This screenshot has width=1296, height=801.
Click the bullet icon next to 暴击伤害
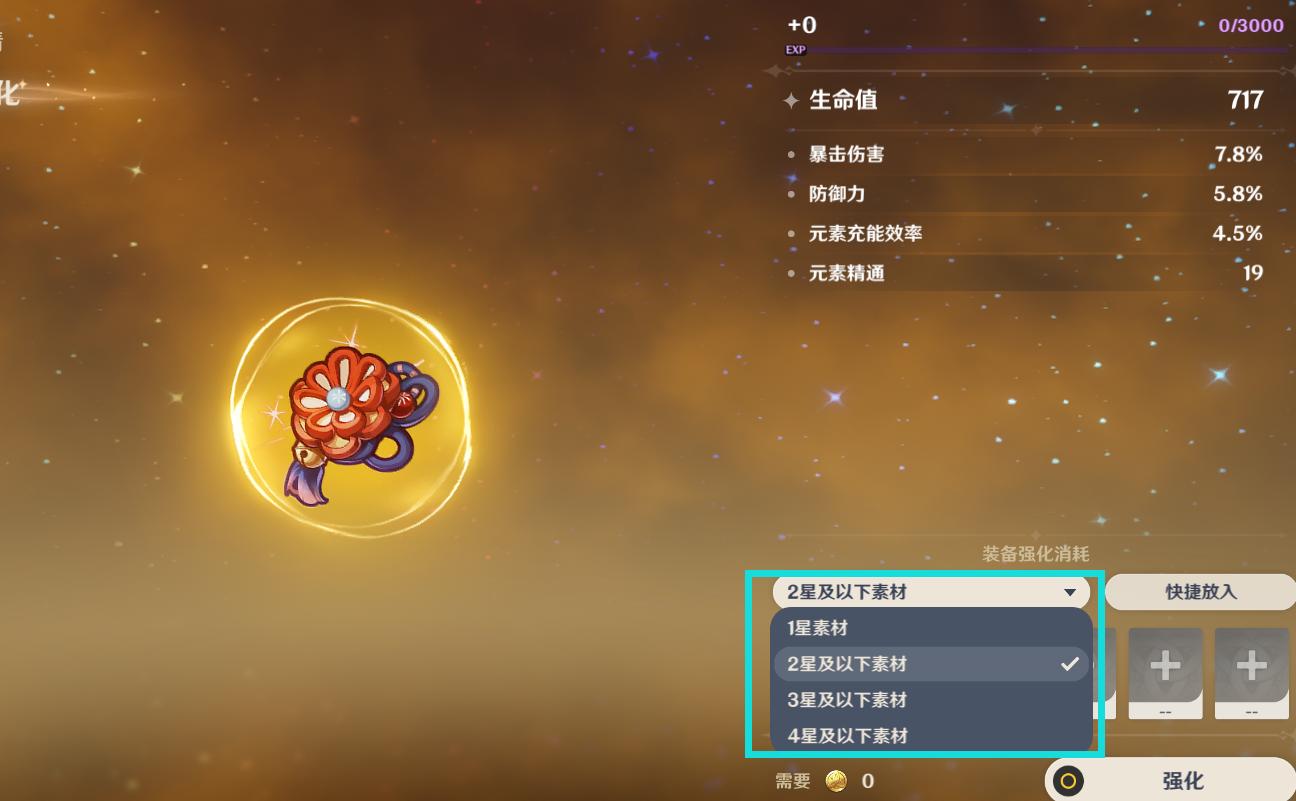click(x=790, y=154)
